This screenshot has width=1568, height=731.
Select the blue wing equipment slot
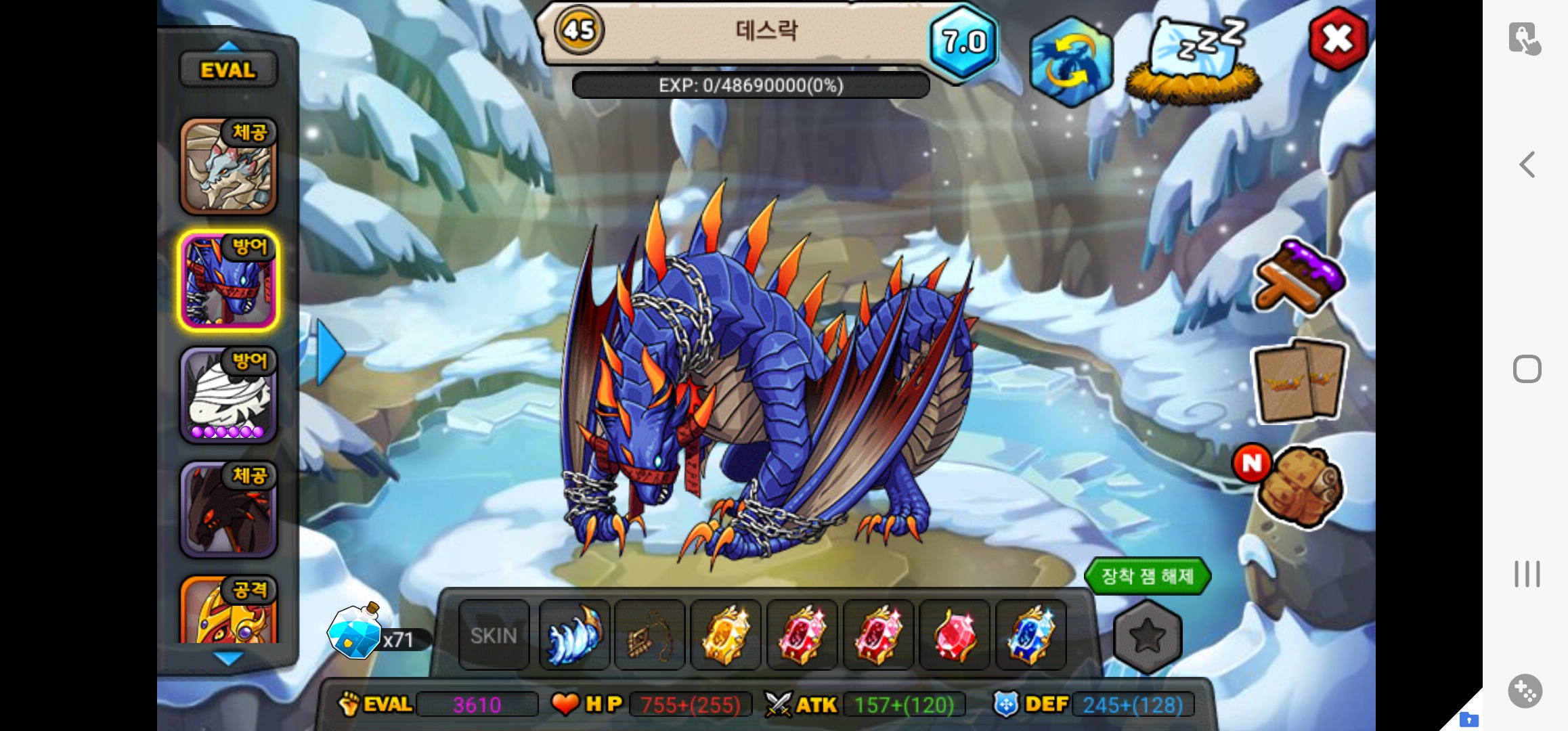(574, 636)
